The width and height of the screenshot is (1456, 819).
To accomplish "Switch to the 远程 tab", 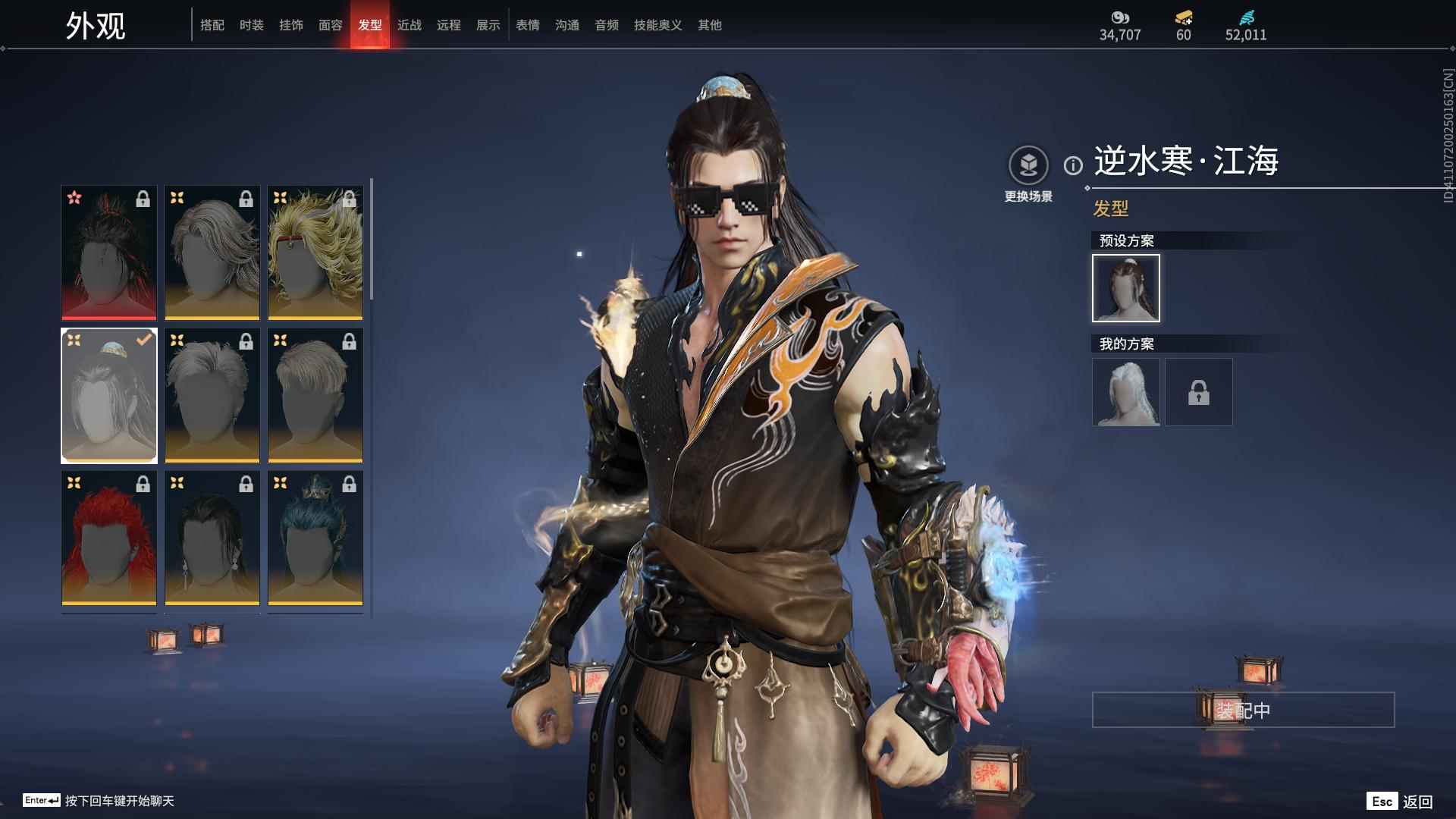I will tap(449, 25).
